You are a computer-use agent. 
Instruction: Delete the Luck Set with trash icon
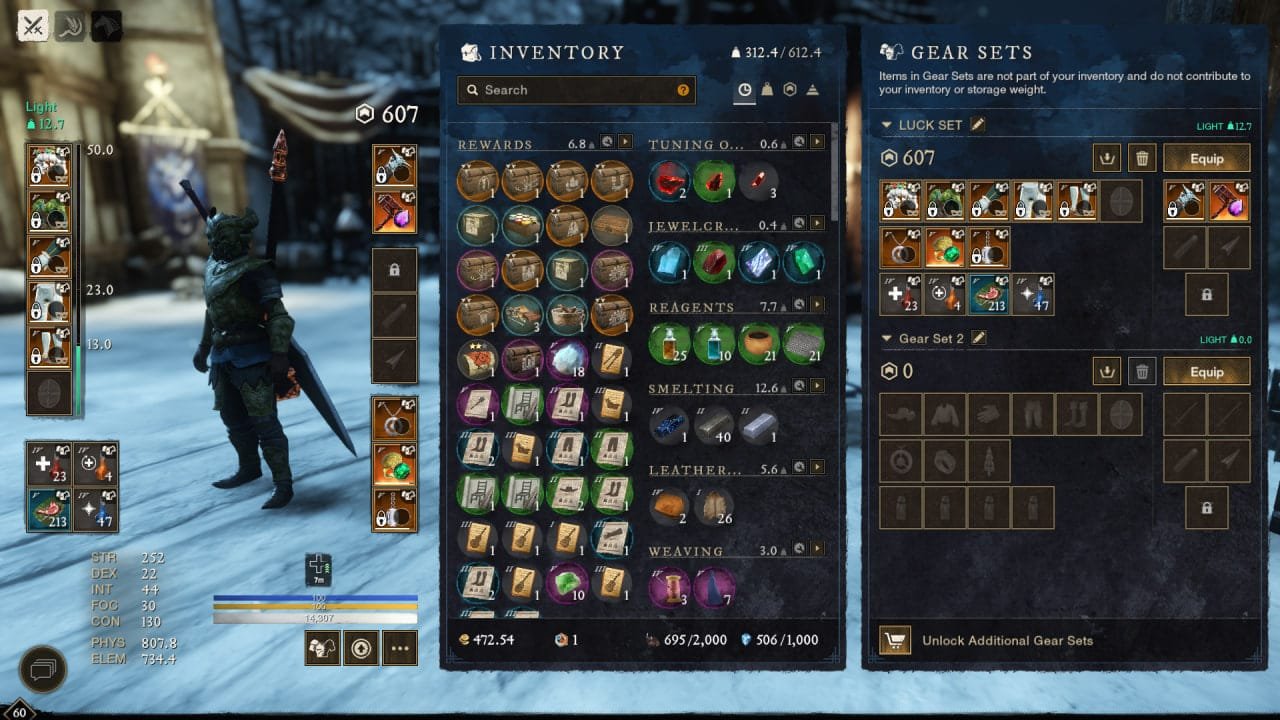(x=1141, y=158)
